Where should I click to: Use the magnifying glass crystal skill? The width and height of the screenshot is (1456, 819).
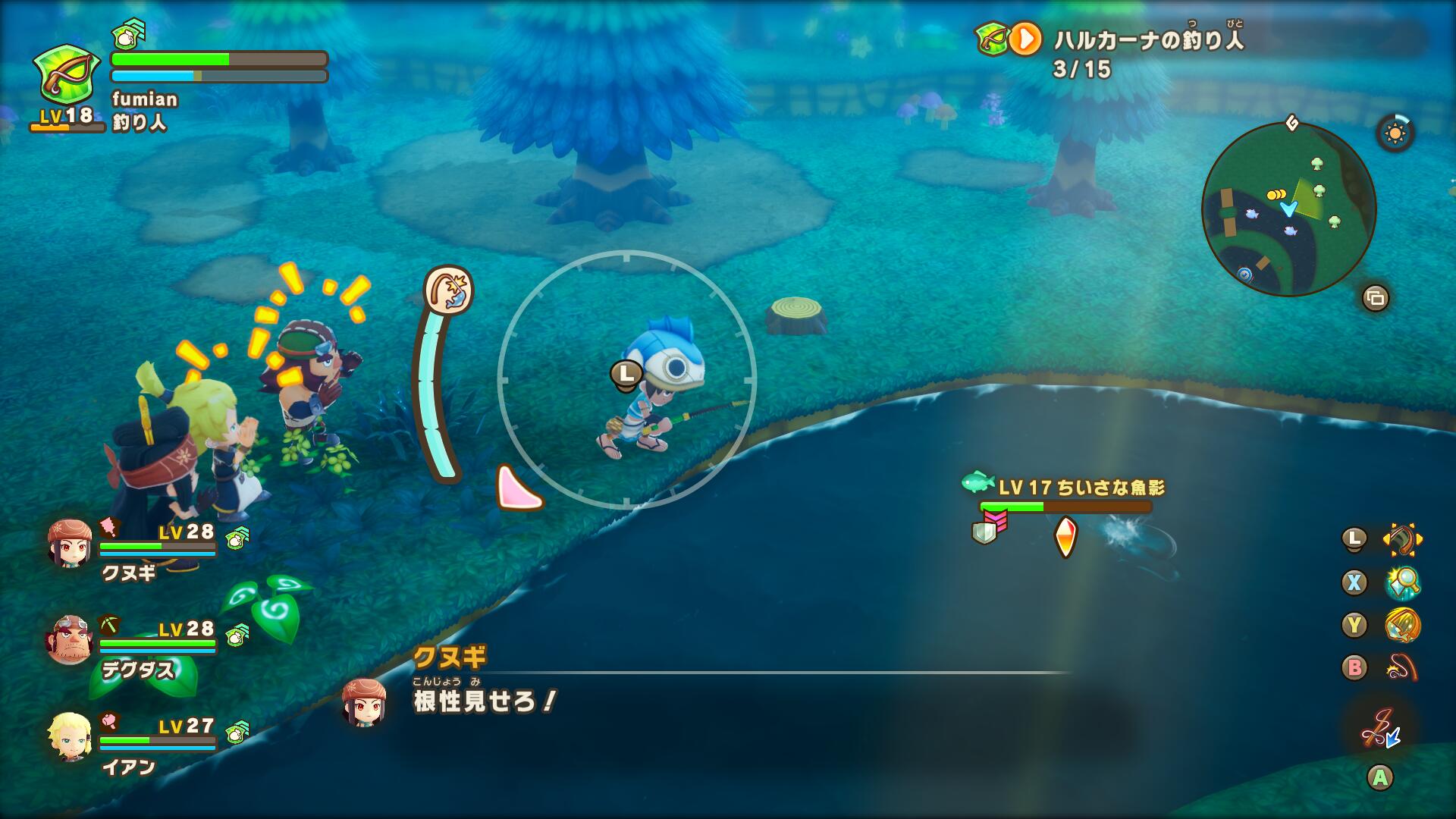[1402, 582]
